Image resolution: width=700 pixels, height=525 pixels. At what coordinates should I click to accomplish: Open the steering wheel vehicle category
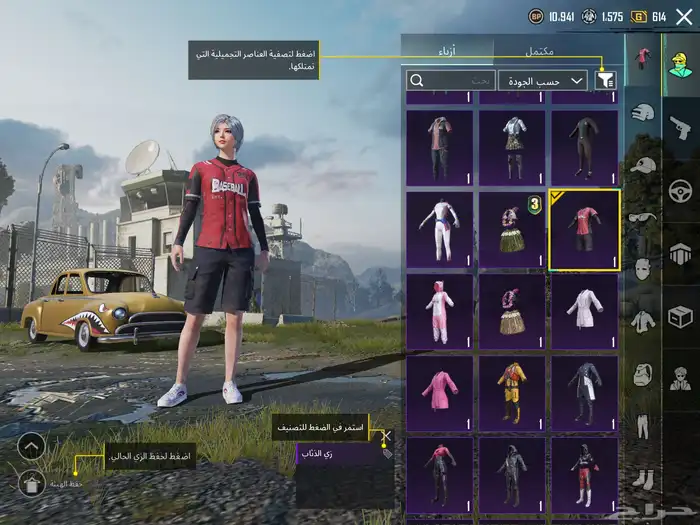coord(680,190)
